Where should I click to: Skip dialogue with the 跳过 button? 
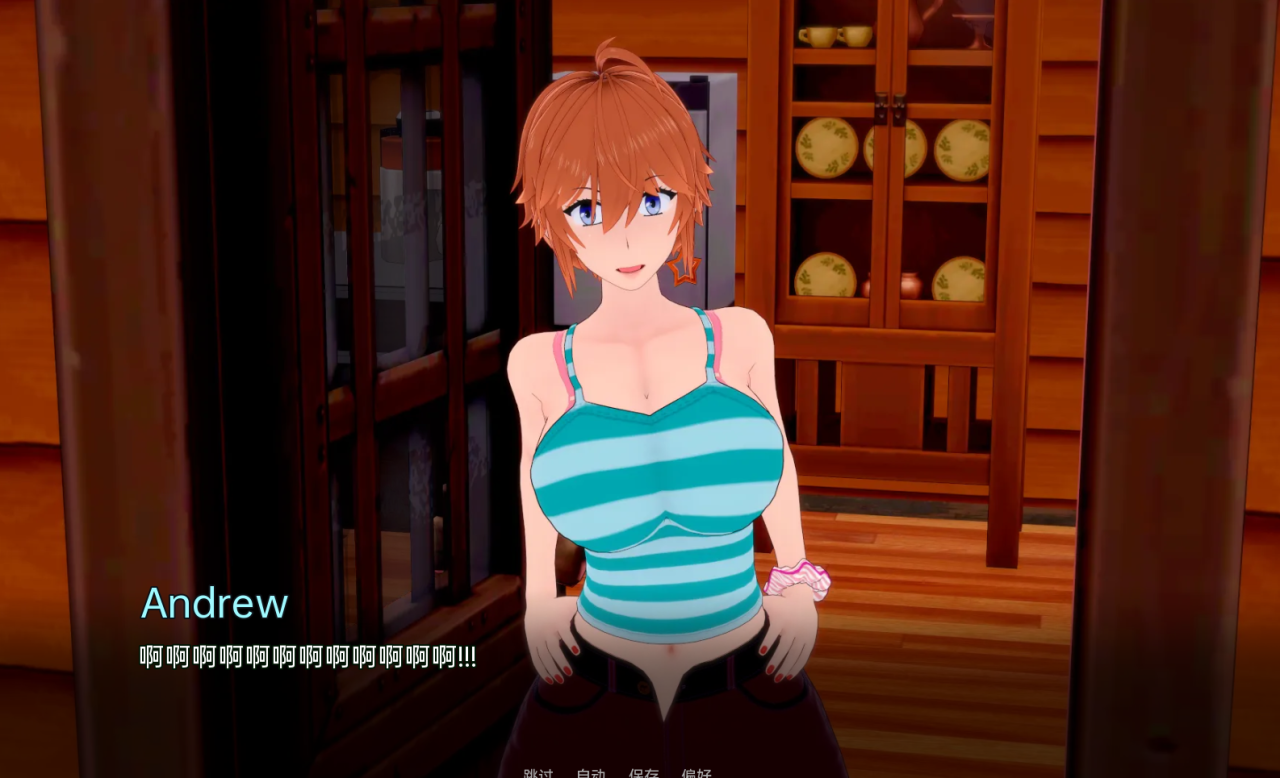pyautogui.click(x=538, y=773)
